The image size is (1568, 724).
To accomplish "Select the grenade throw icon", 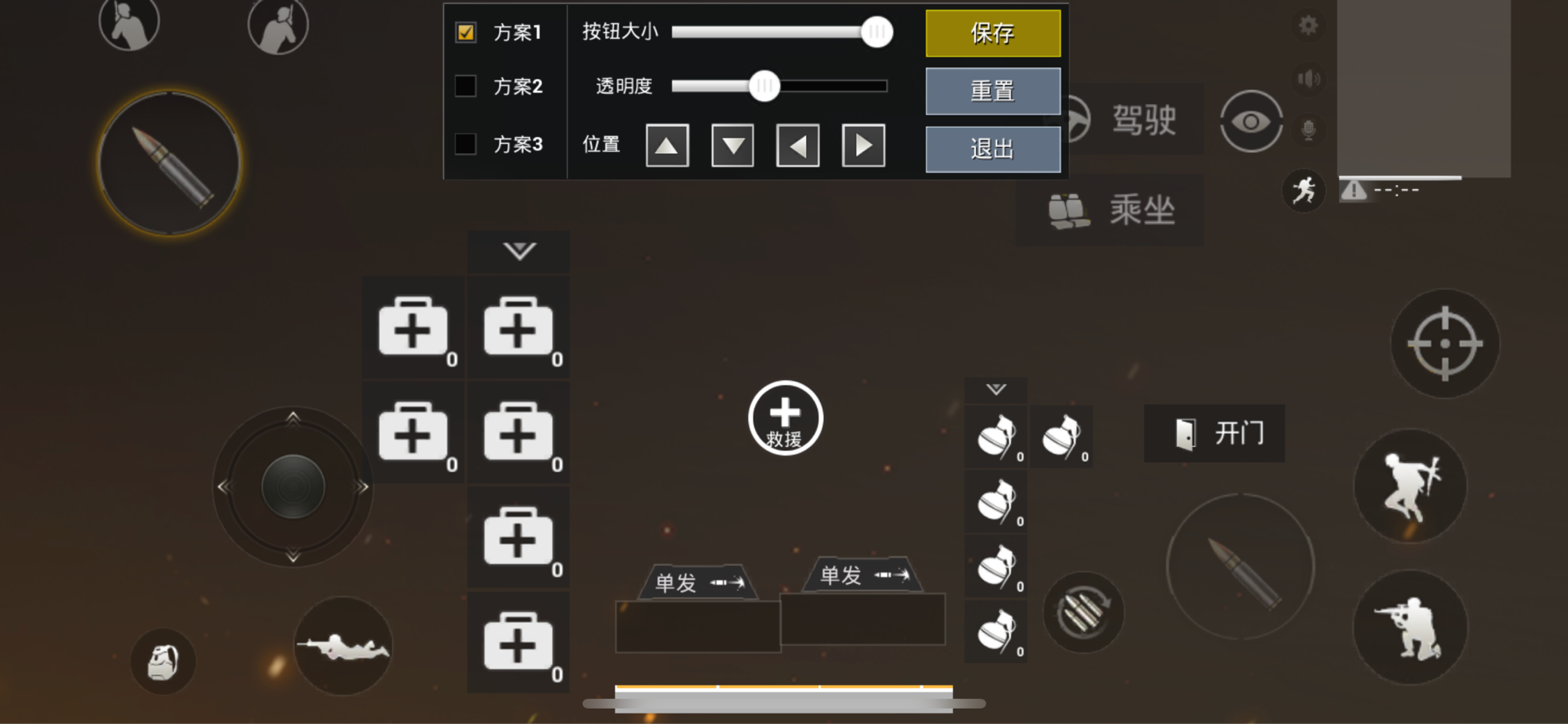I will click(x=164, y=661).
